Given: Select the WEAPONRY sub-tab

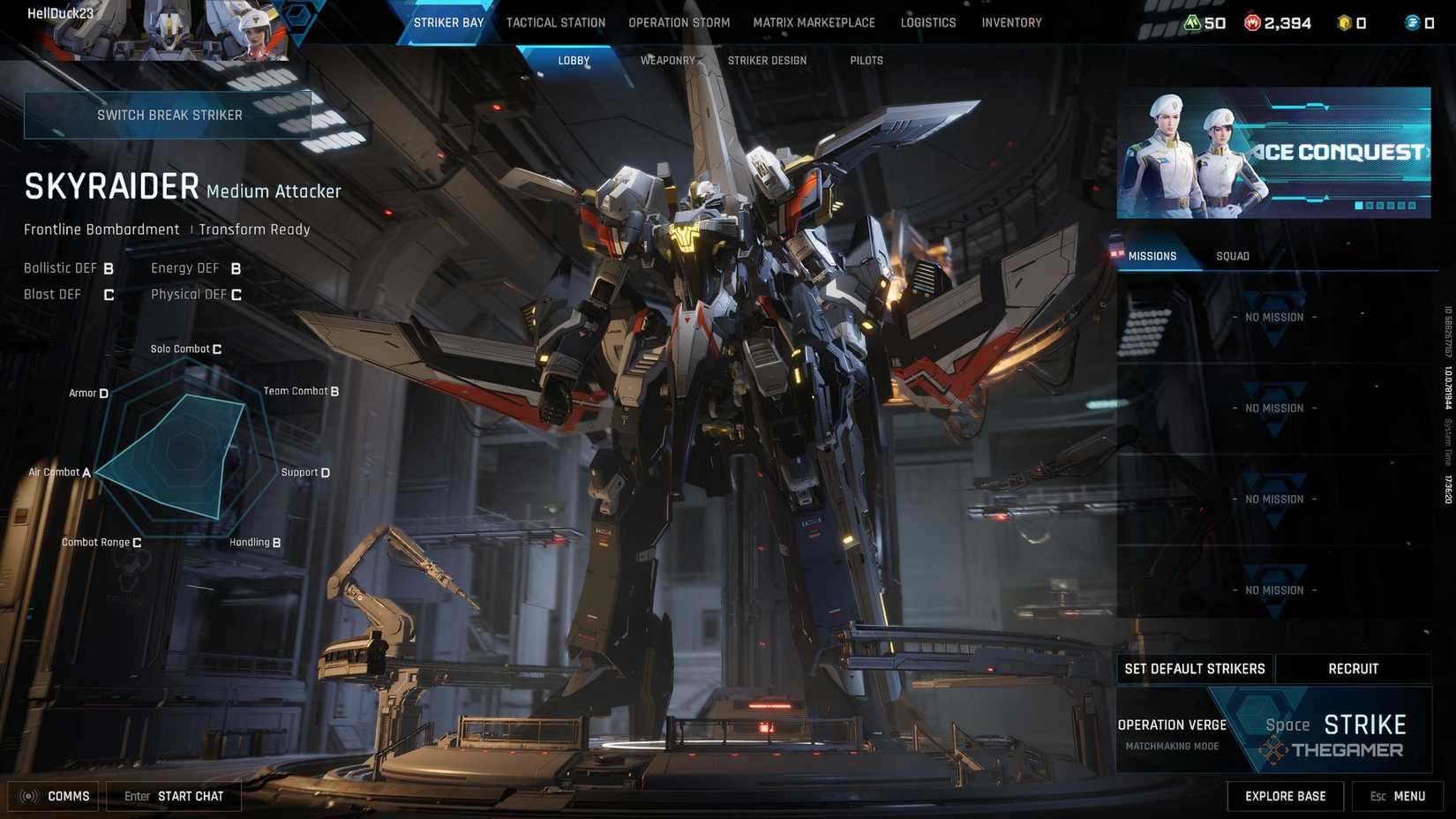Looking at the screenshot, I should tap(667, 60).
